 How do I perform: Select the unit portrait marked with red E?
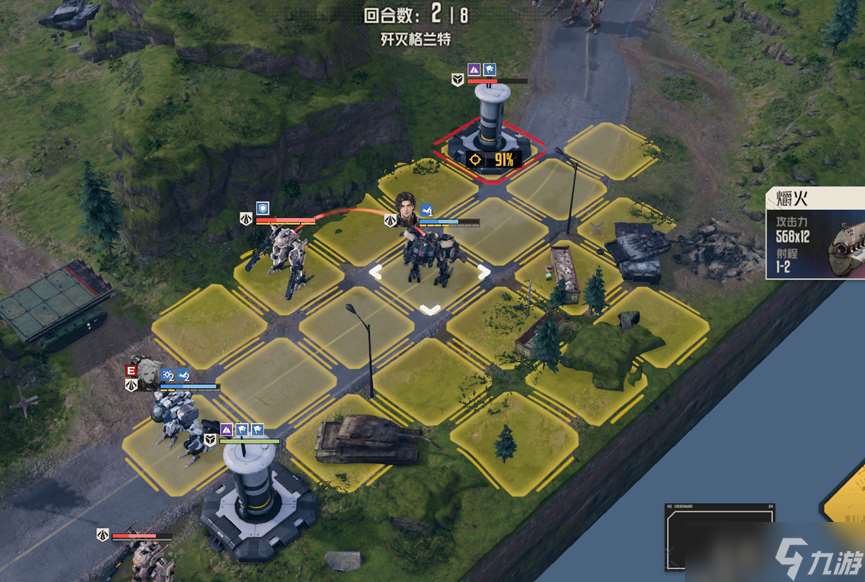148,371
